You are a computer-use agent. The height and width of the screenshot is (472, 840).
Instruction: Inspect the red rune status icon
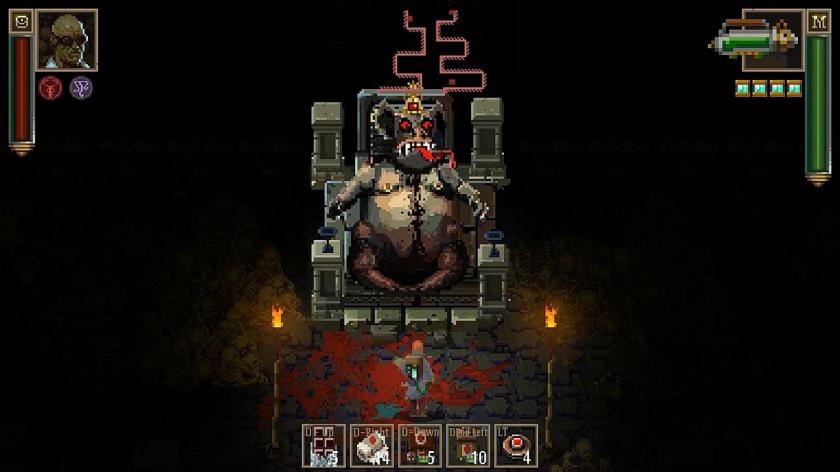pos(51,87)
